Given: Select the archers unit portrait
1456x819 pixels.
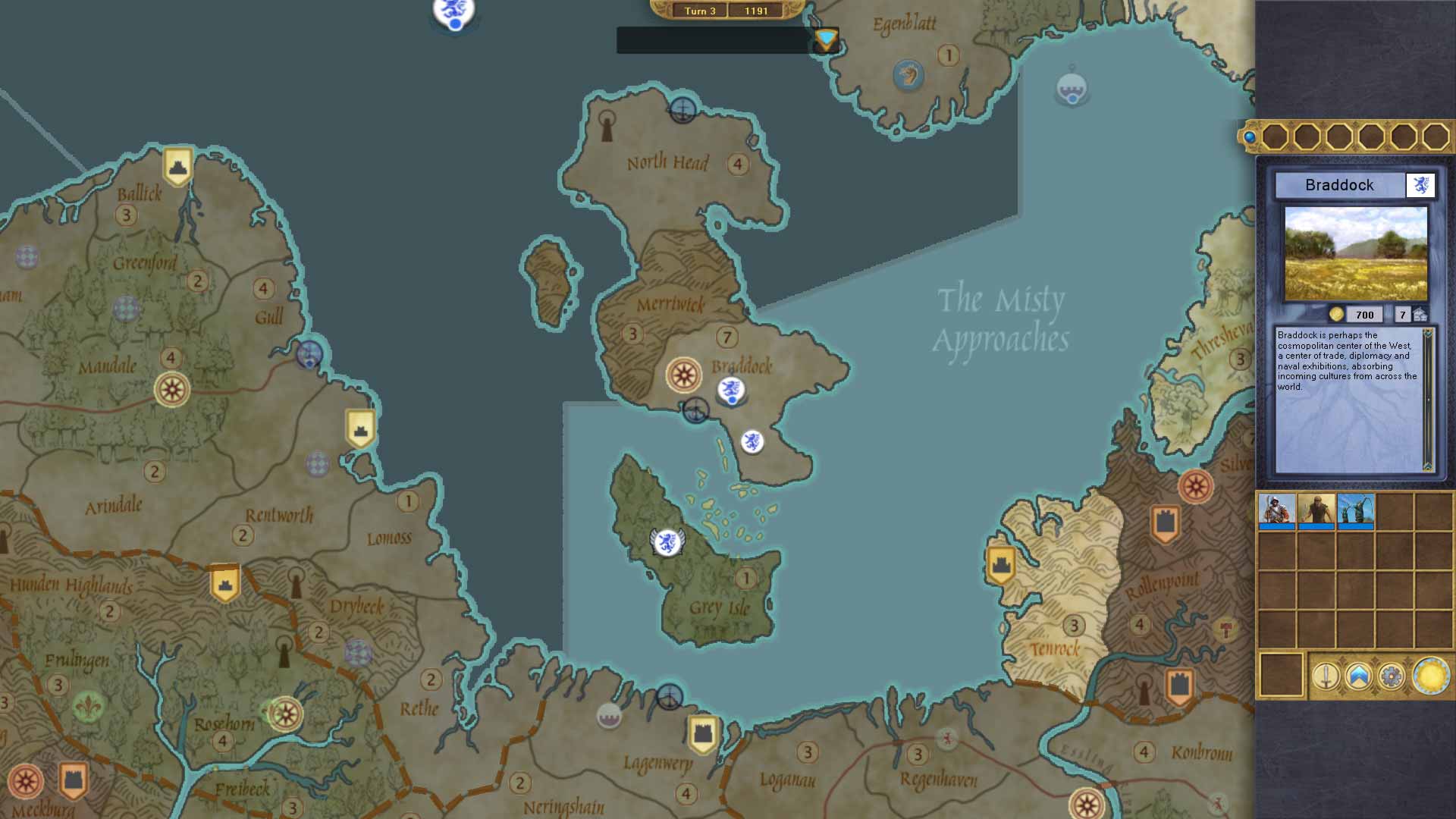Looking at the screenshot, I should (1355, 510).
